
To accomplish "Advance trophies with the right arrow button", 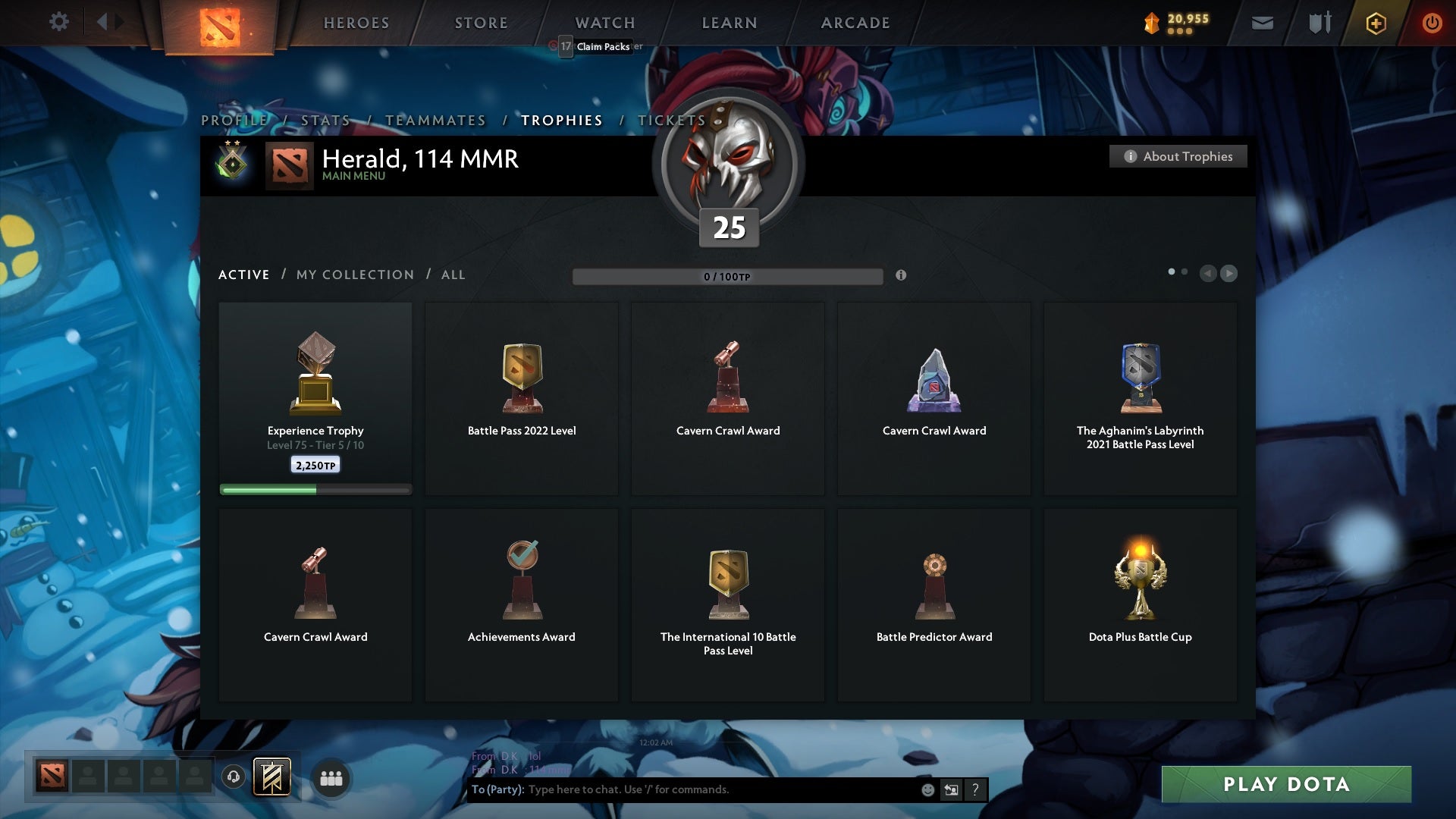I will tap(1229, 275).
